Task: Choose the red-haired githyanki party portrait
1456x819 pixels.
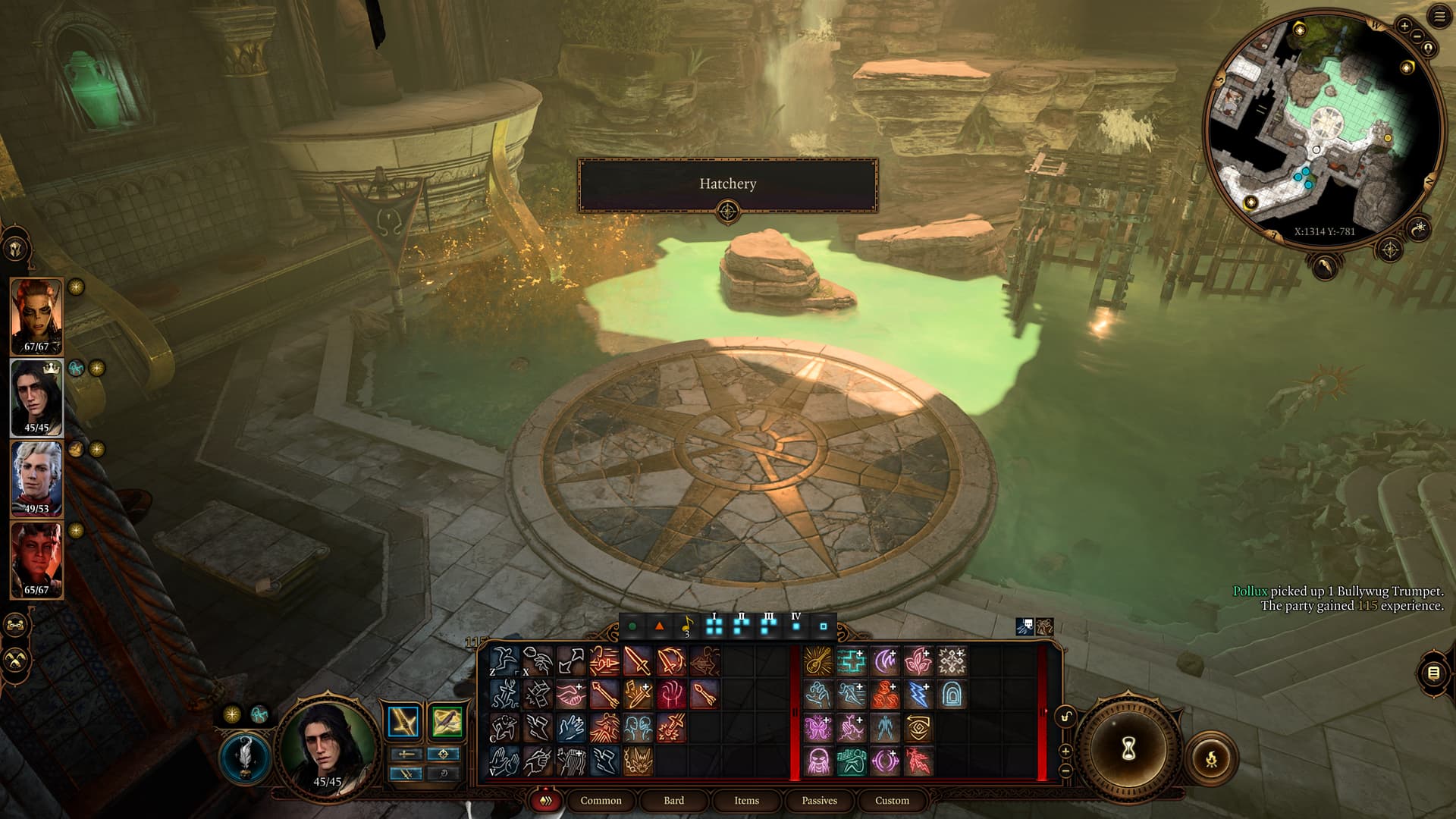Action: [x=36, y=315]
